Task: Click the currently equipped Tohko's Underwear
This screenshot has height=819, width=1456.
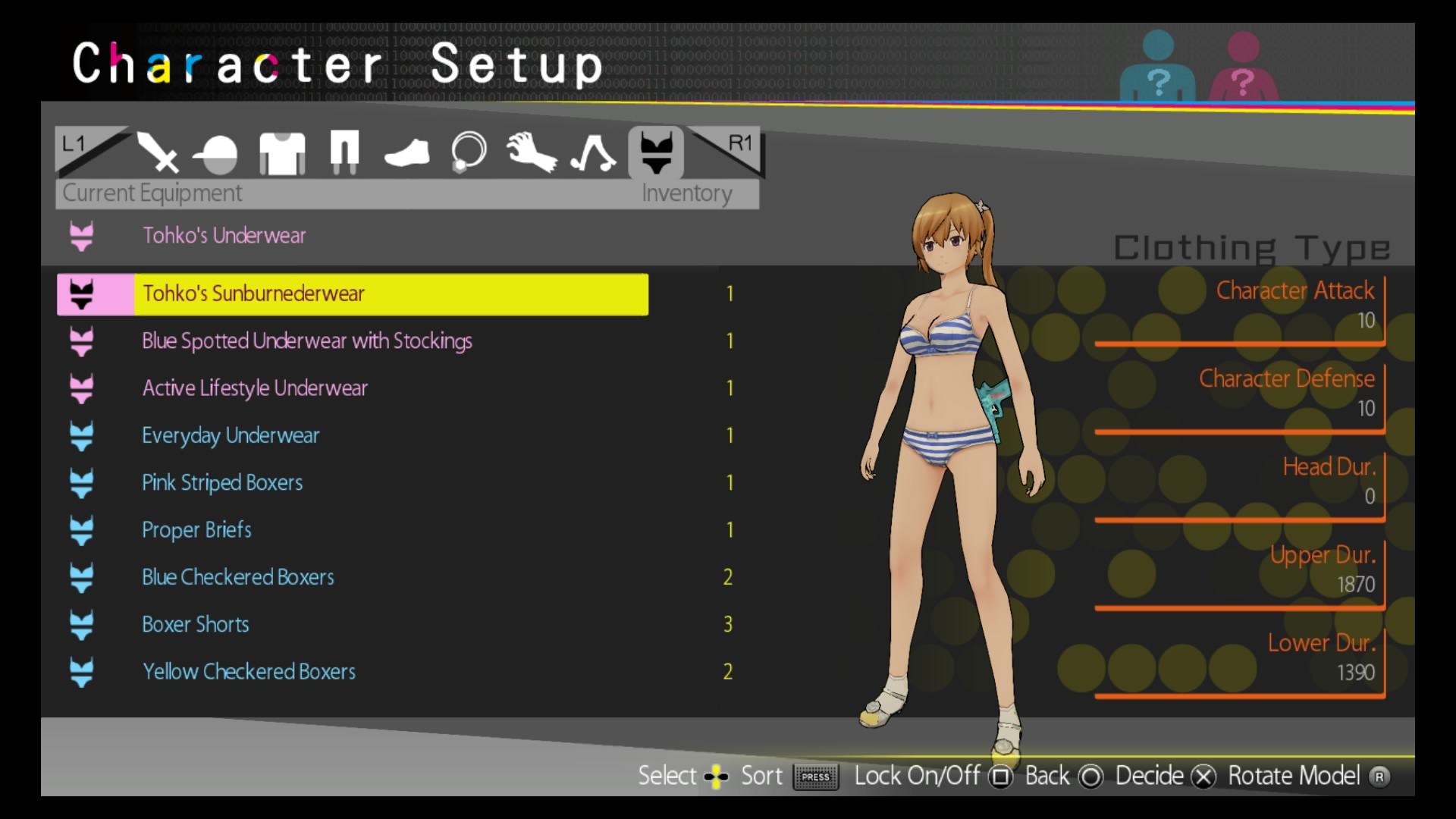Action: coord(224,236)
